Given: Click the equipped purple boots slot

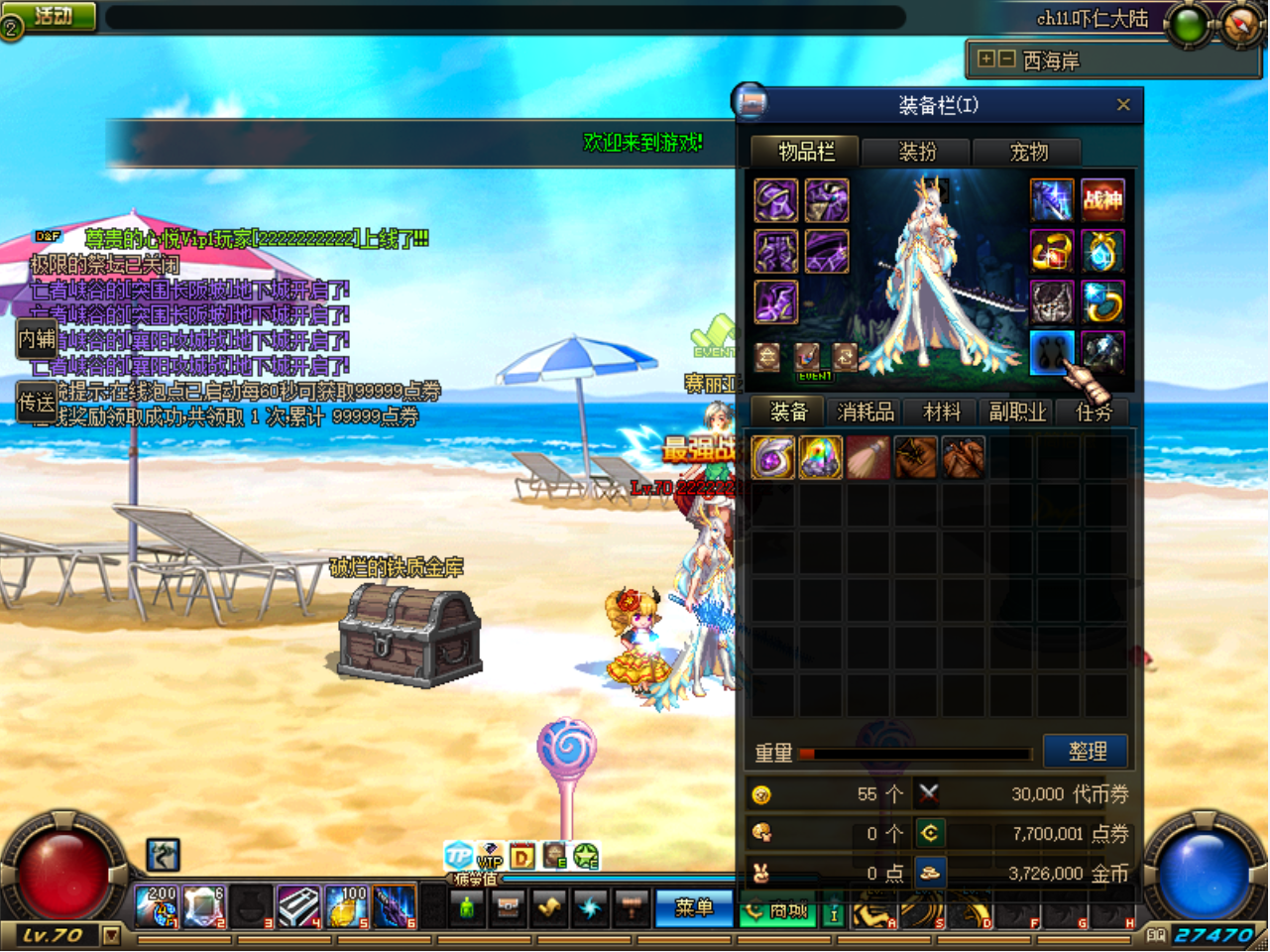Looking at the screenshot, I should (775, 302).
